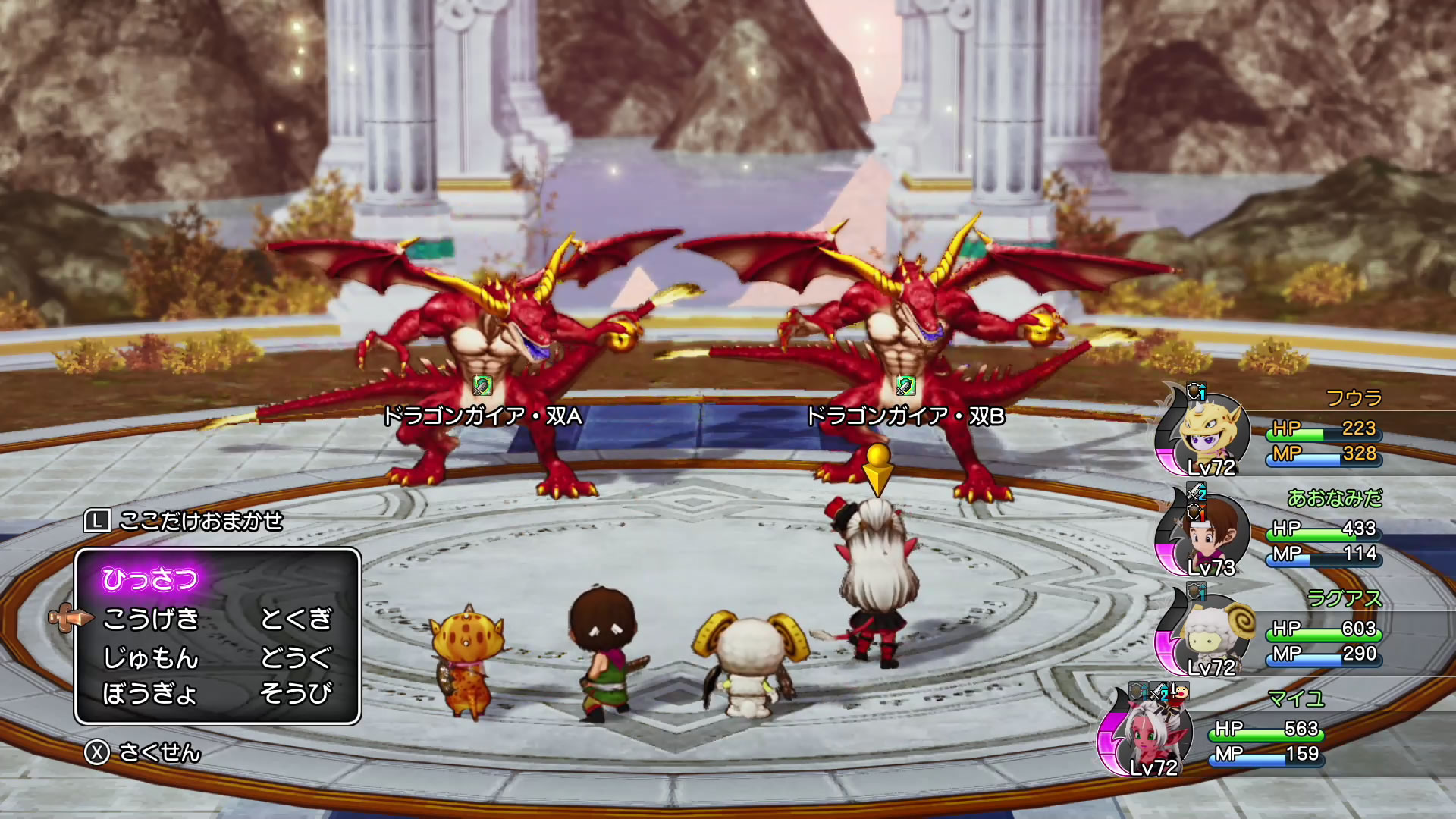This screenshot has width=1456, height=819.
Task: Choose ぼうぎょ to defend
Action: click(150, 693)
